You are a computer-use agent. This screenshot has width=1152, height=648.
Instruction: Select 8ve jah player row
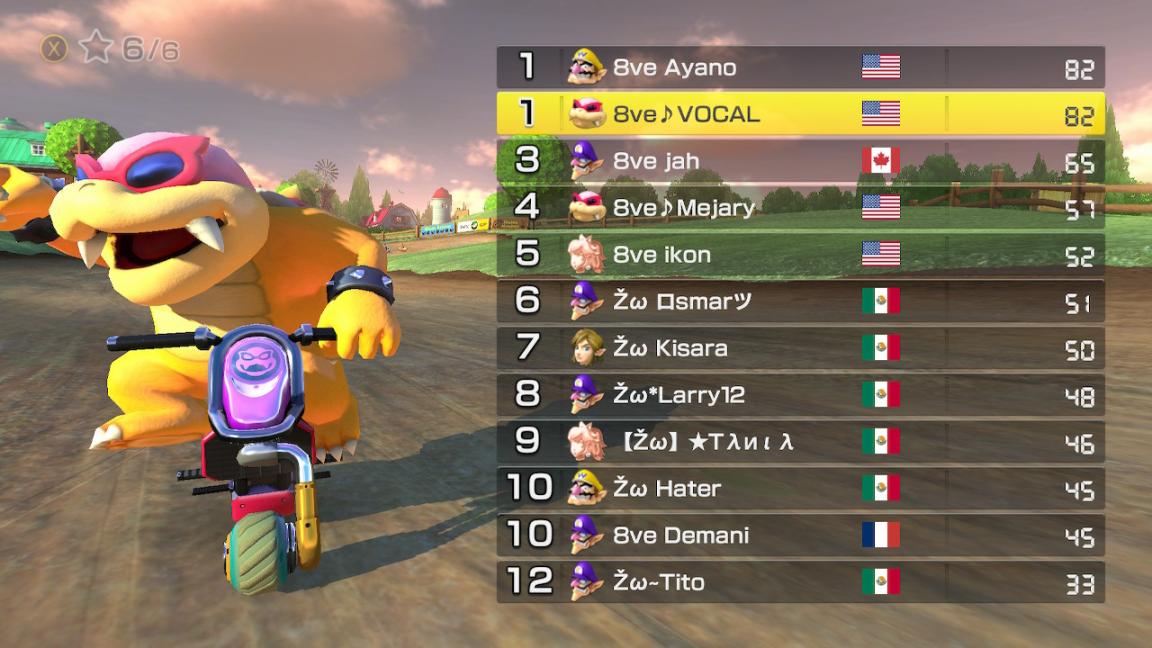pos(800,161)
